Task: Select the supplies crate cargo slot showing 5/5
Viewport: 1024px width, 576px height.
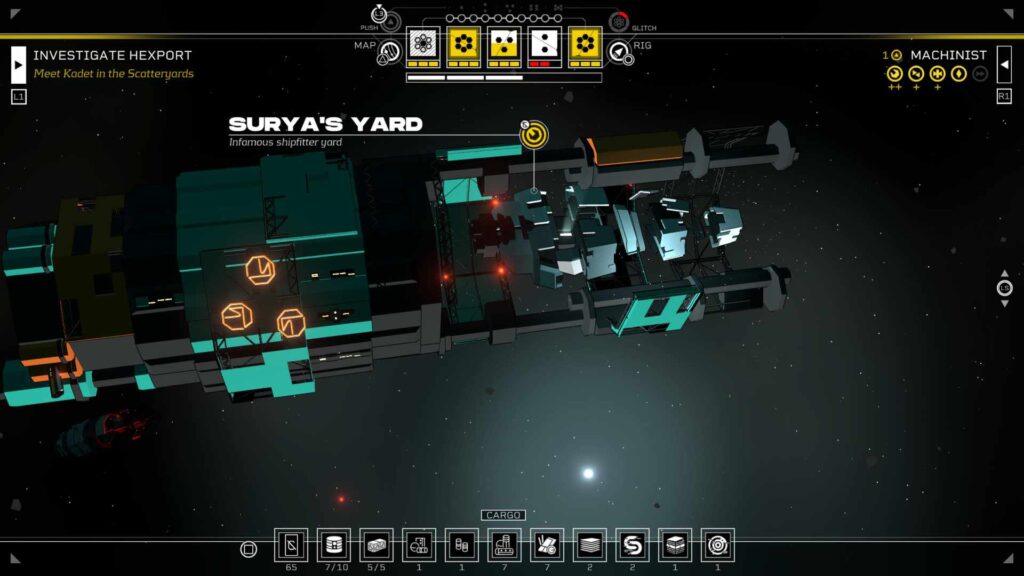Action: tap(376, 545)
